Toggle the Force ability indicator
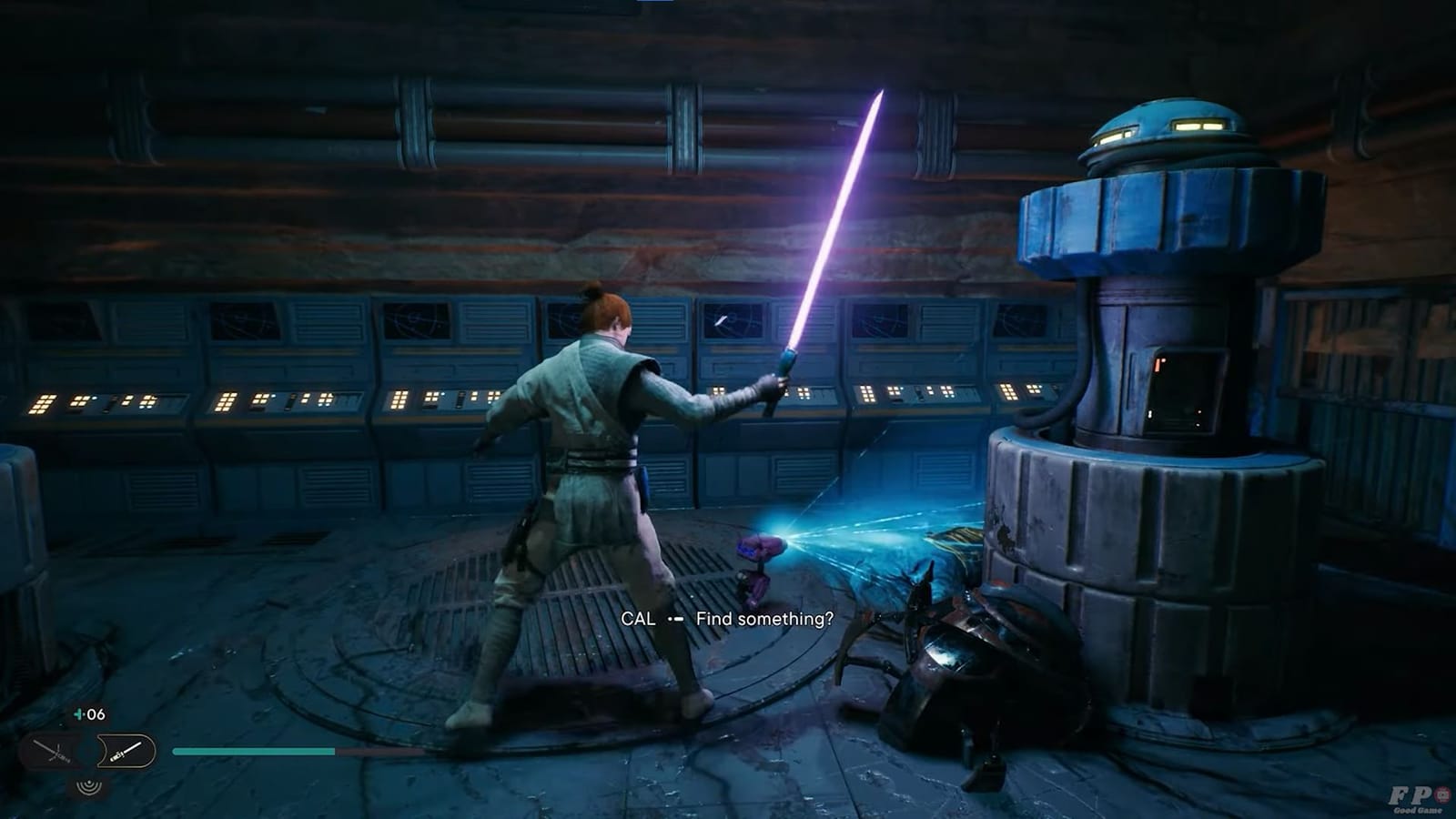Screen dimensions: 1456x819 (x=88, y=788)
